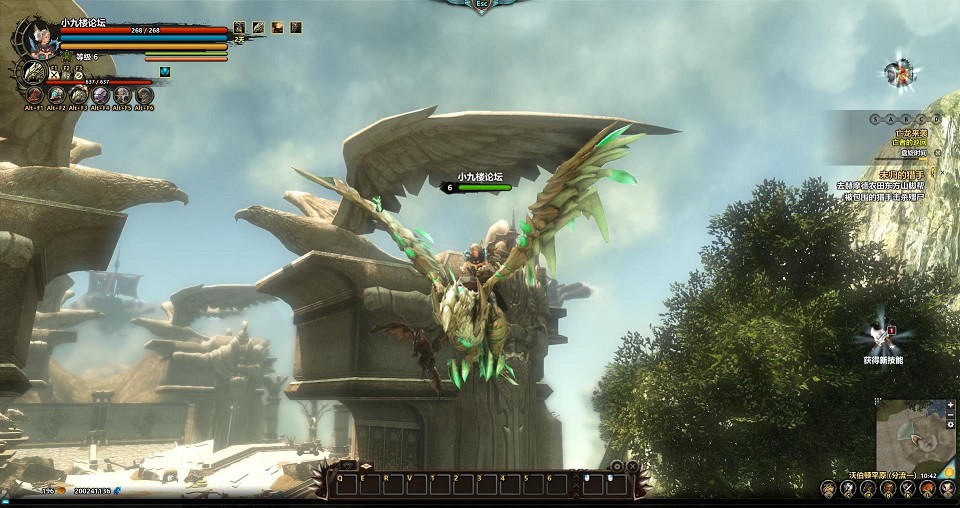Close the hotbar with the X button
The image size is (960, 508).
pyautogui.click(x=634, y=466)
